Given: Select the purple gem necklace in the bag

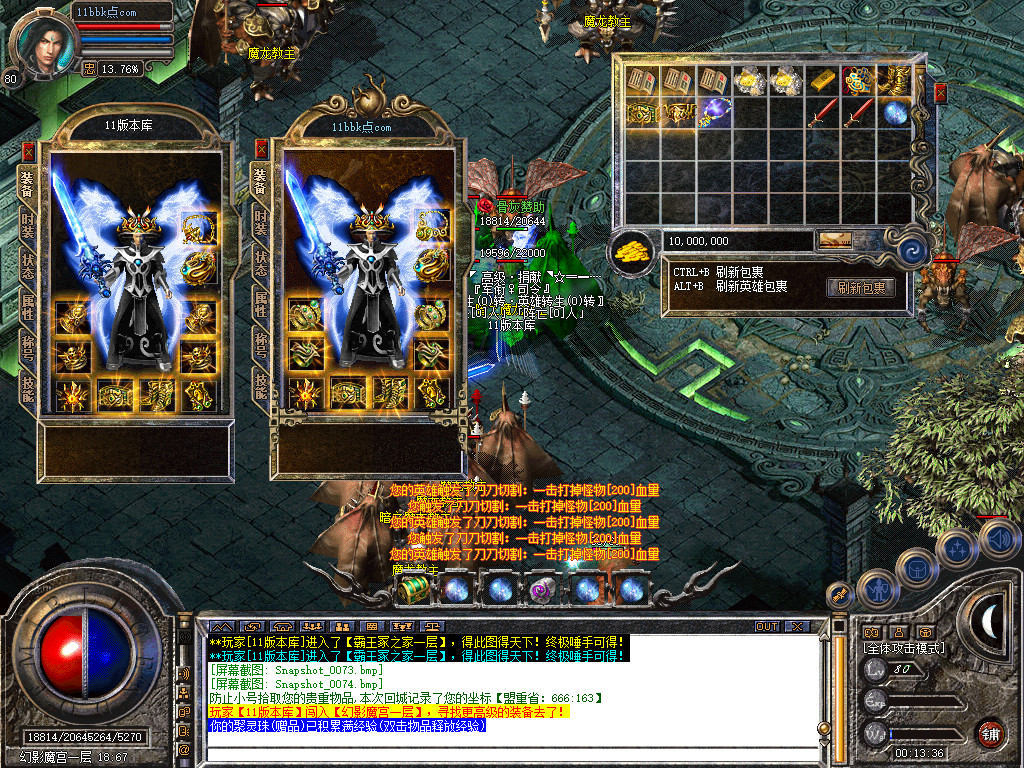Looking at the screenshot, I should point(715,111).
